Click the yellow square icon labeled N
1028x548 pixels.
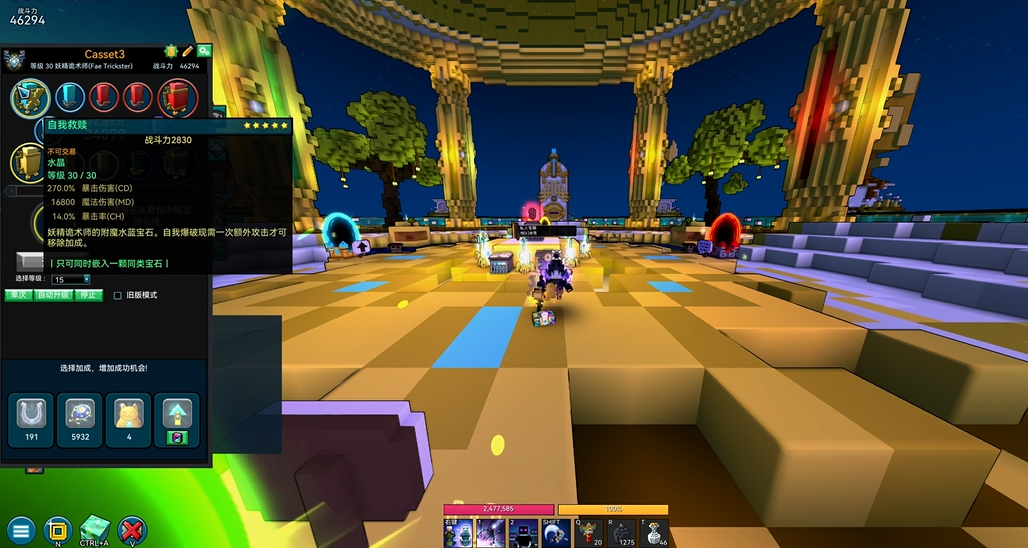(58, 530)
